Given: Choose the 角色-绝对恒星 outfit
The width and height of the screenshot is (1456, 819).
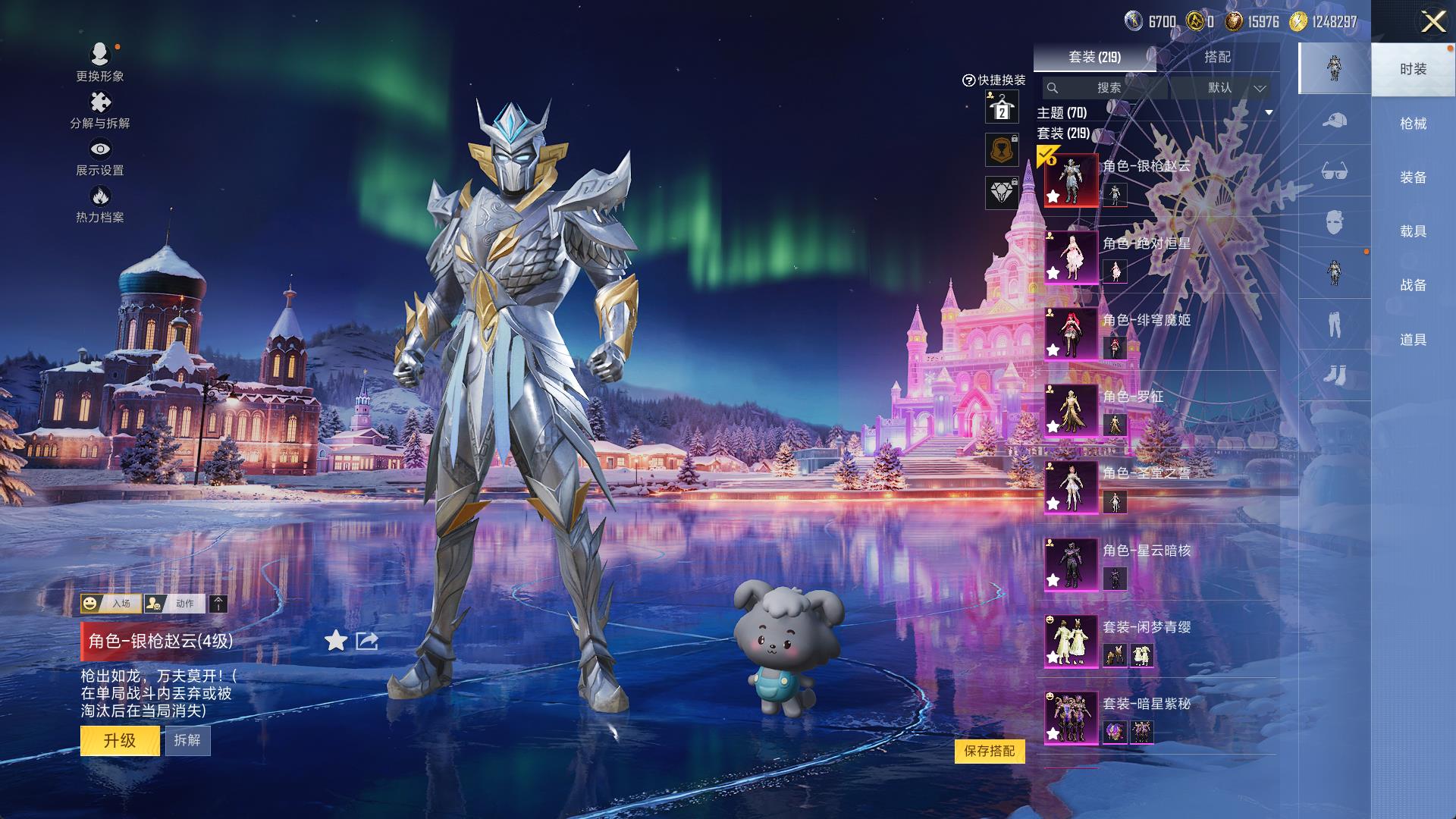Looking at the screenshot, I should tap(1071, 257).
